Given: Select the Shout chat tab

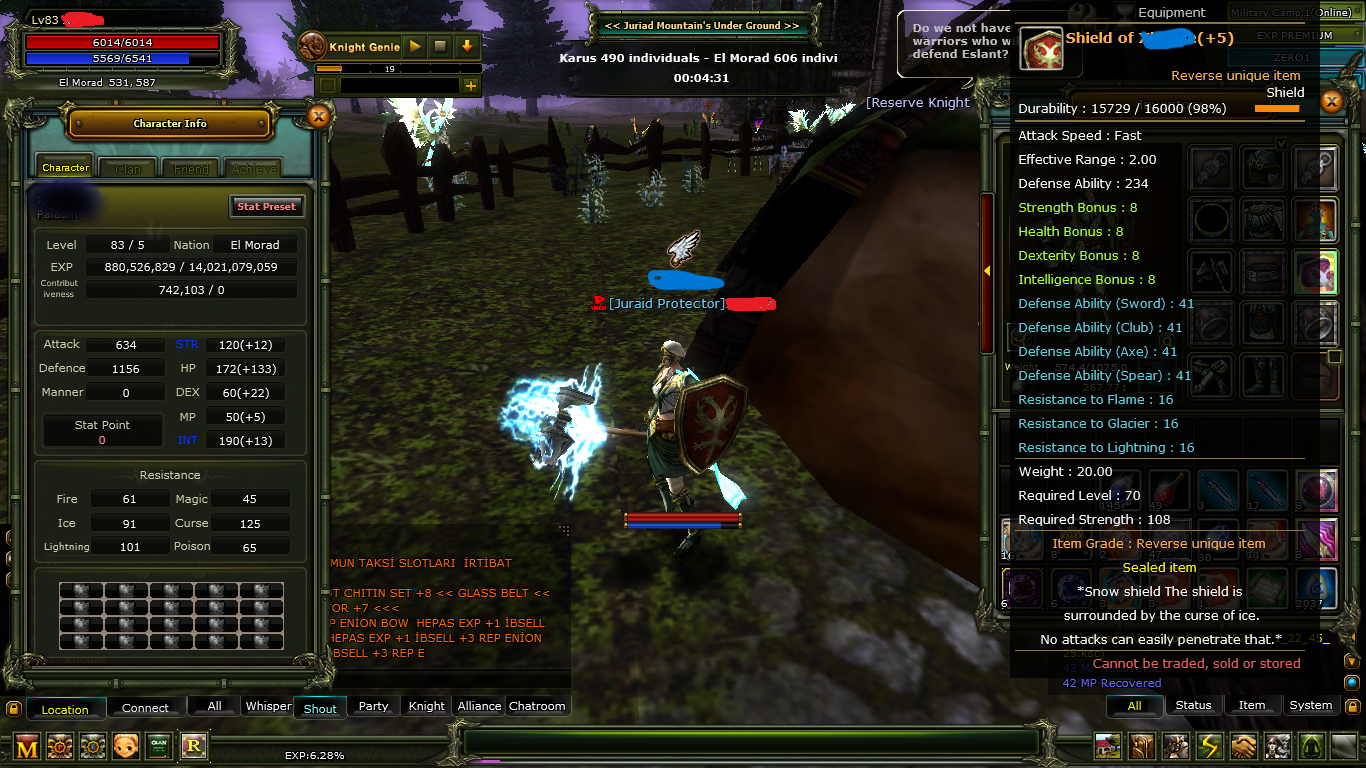Looking at the screenshot, I should click(x=319, y=707).
